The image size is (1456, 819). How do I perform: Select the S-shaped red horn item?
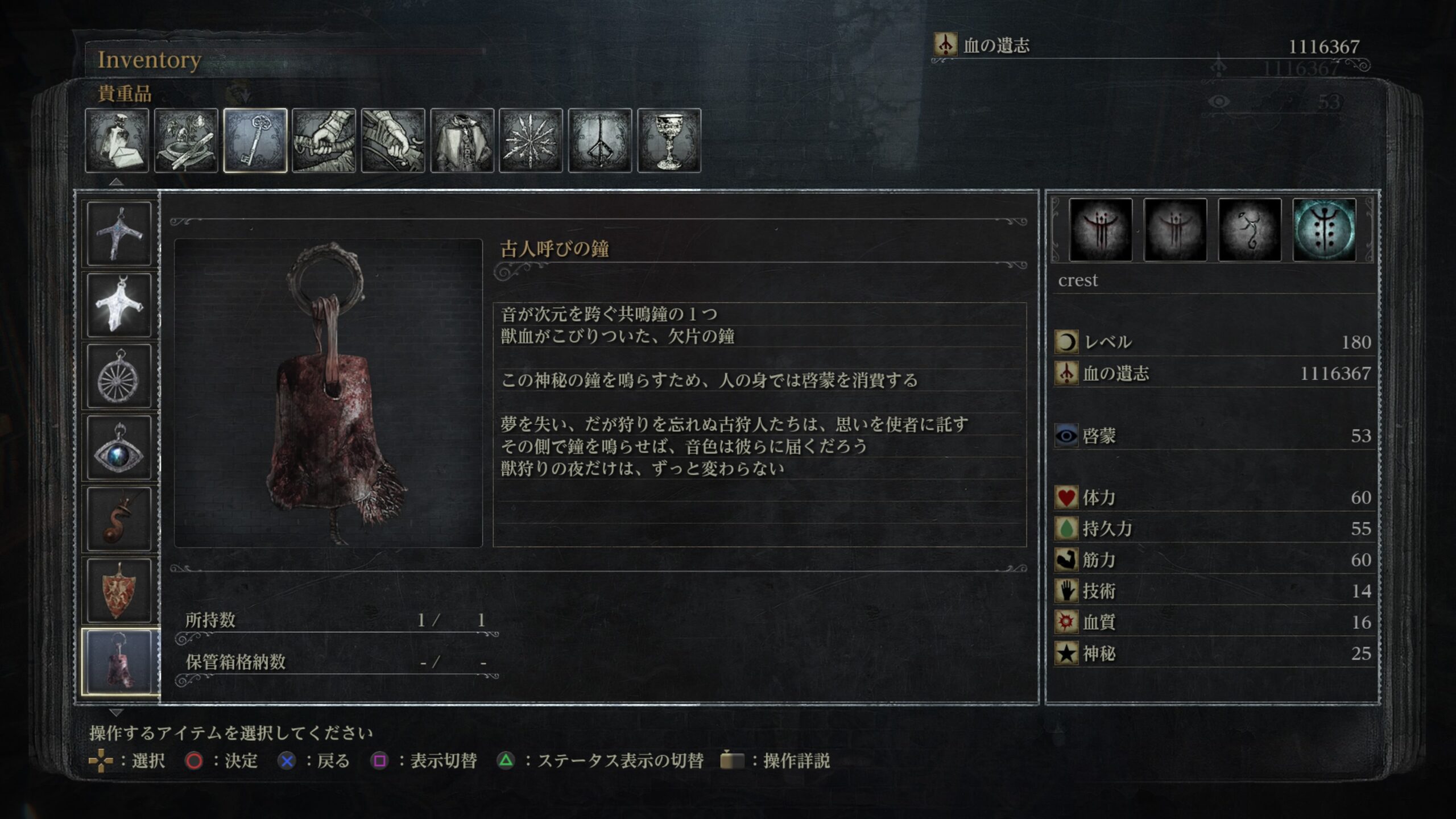click(x=119, y=519)
